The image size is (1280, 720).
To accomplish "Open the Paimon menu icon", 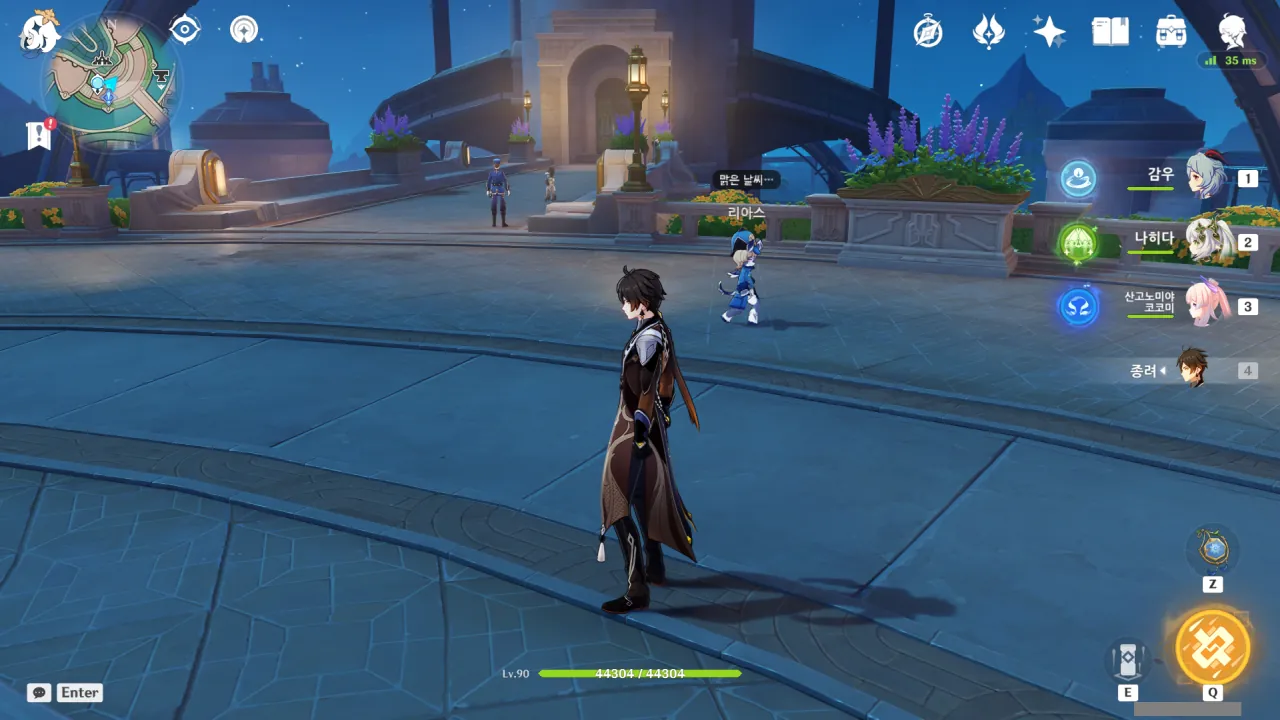I will point(40,32).
